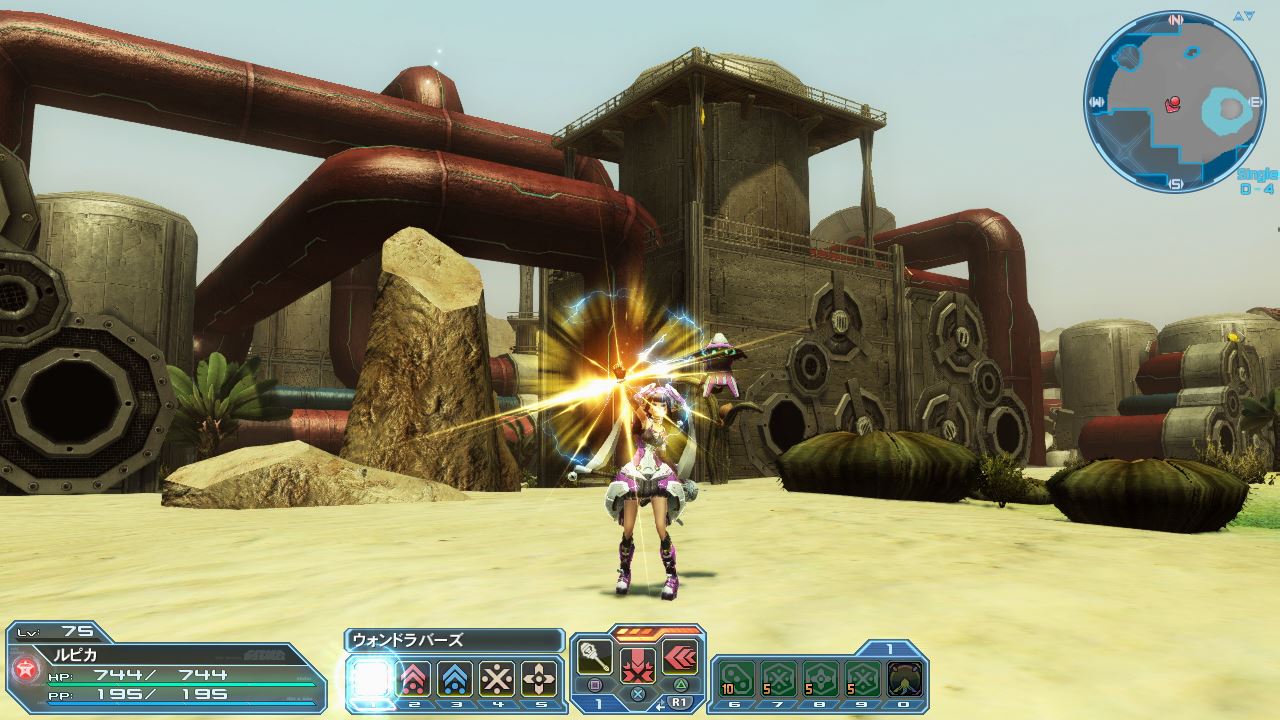Activate the glowing white subpalette slot 1

tap(371, 680)
